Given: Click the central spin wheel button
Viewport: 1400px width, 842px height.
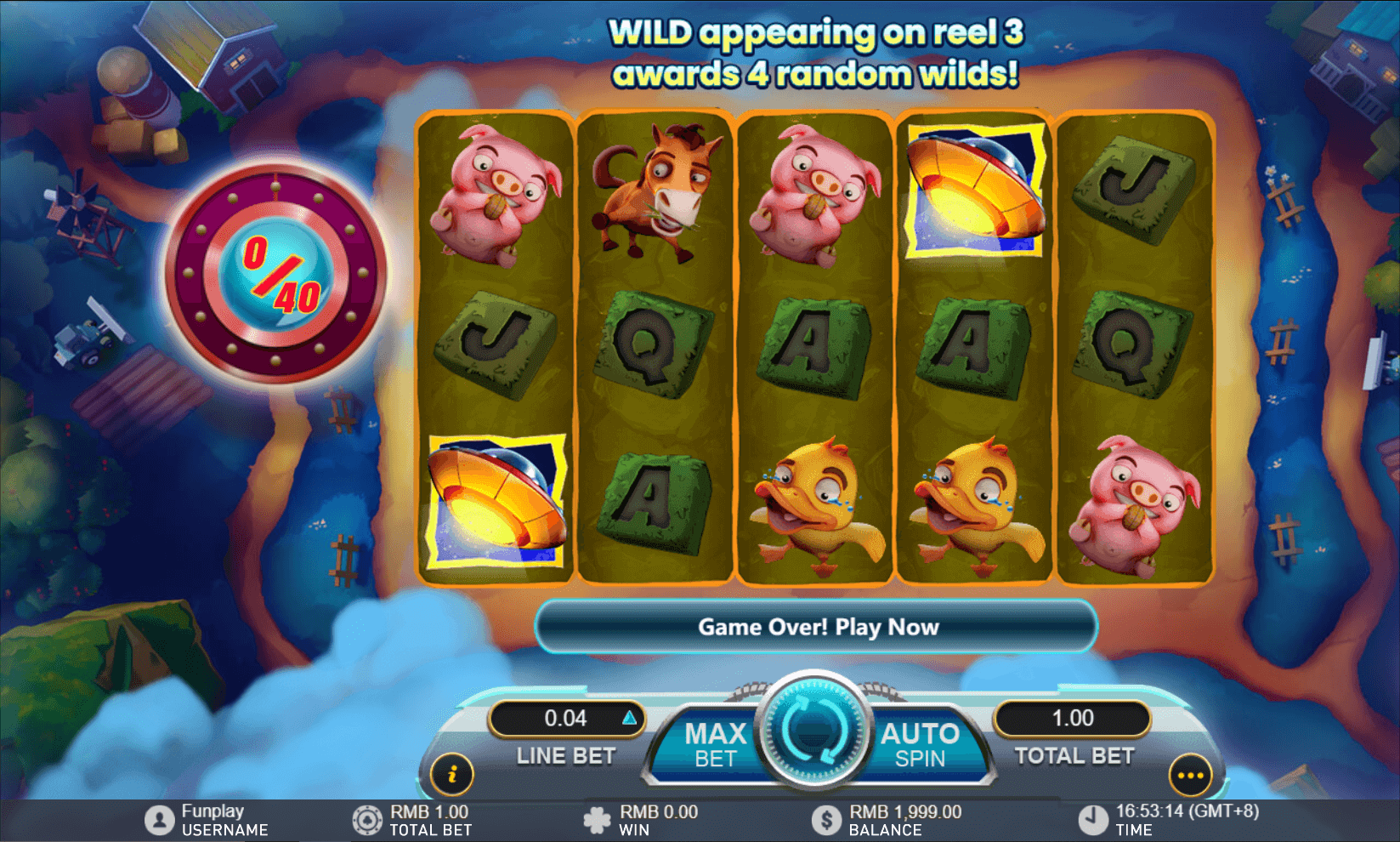Looking at the screenshot, I should point(812,736).
